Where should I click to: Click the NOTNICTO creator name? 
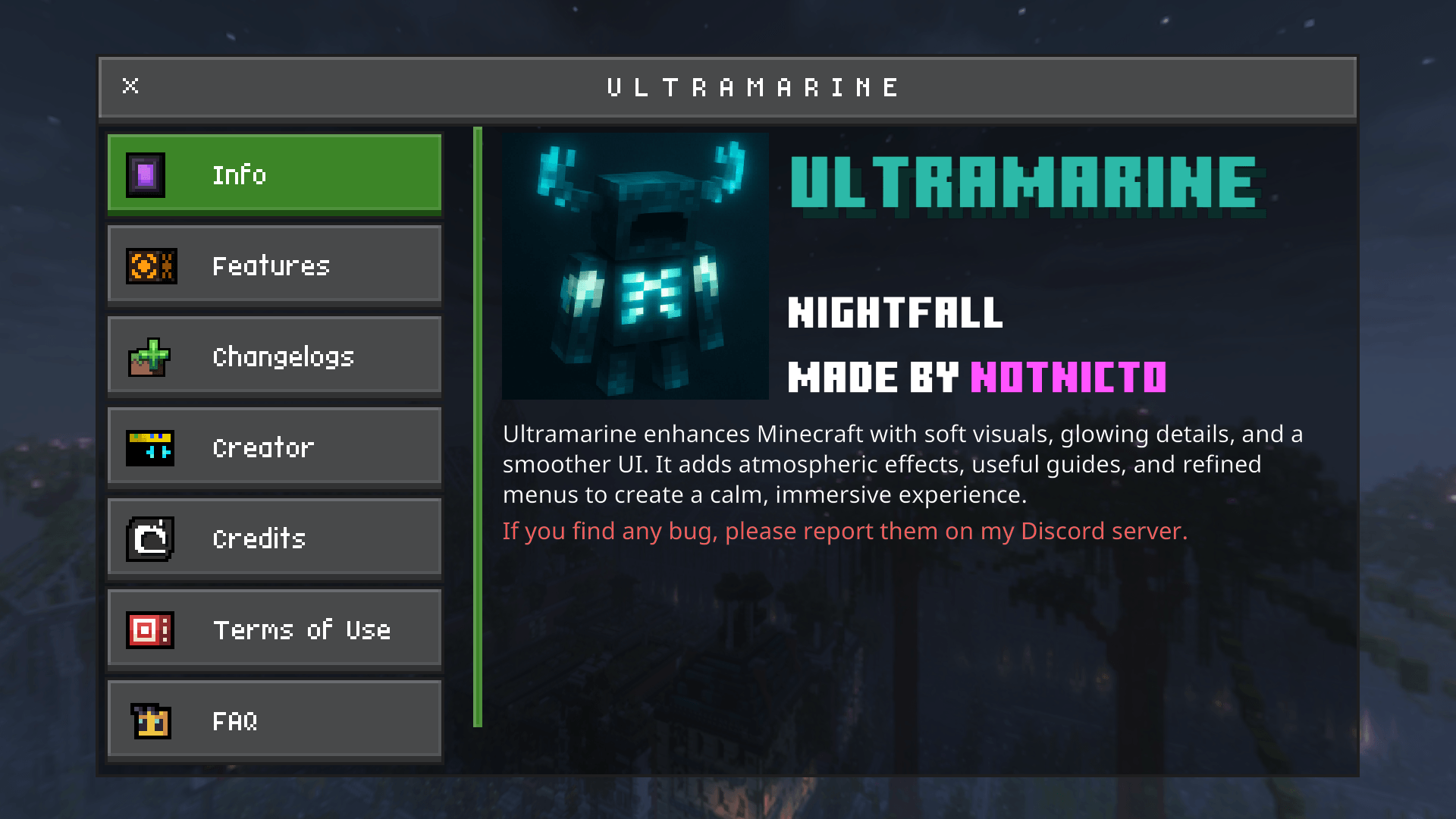(1068, 376)
